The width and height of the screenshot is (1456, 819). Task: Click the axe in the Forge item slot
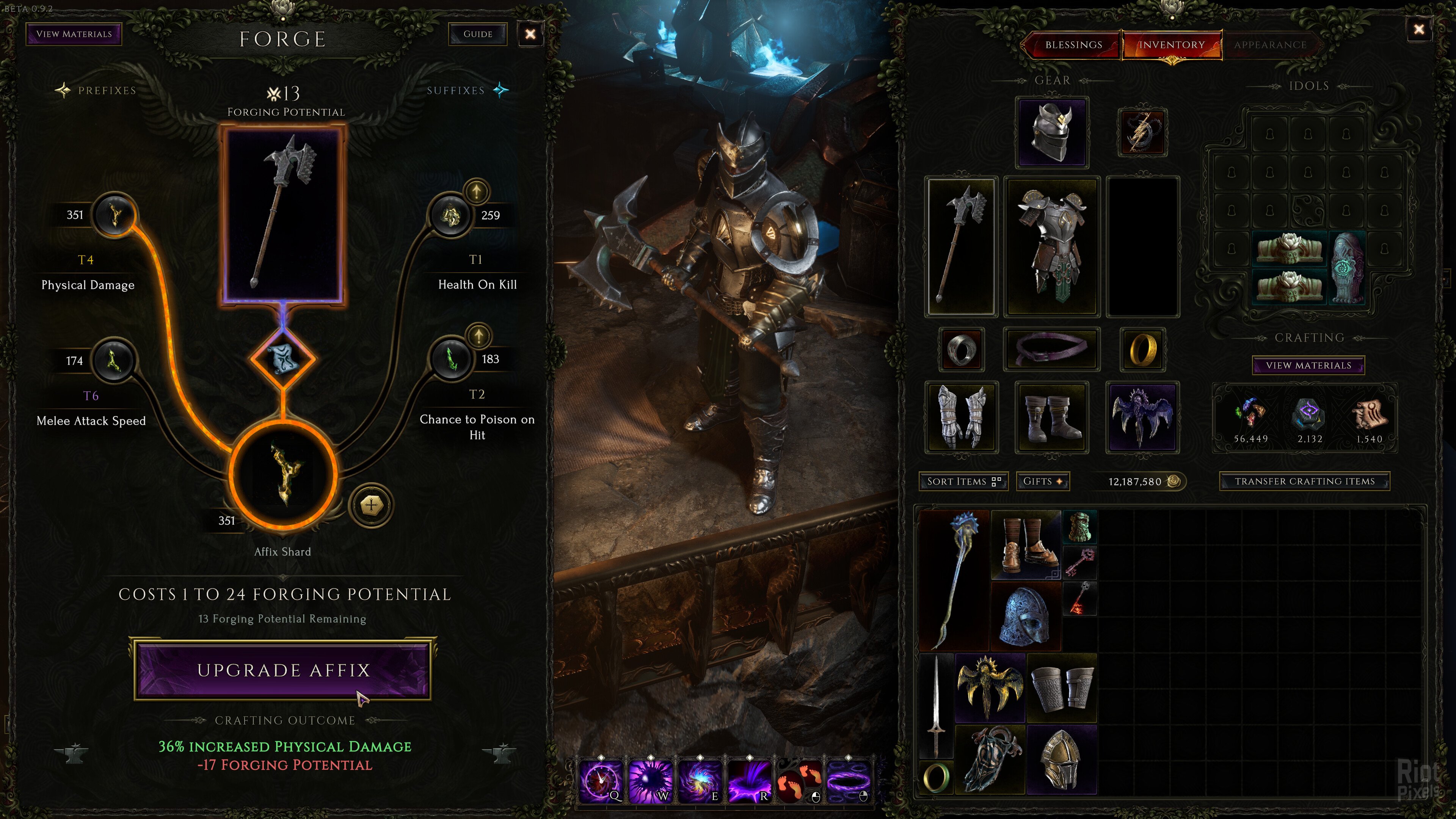tap(282, 215)
